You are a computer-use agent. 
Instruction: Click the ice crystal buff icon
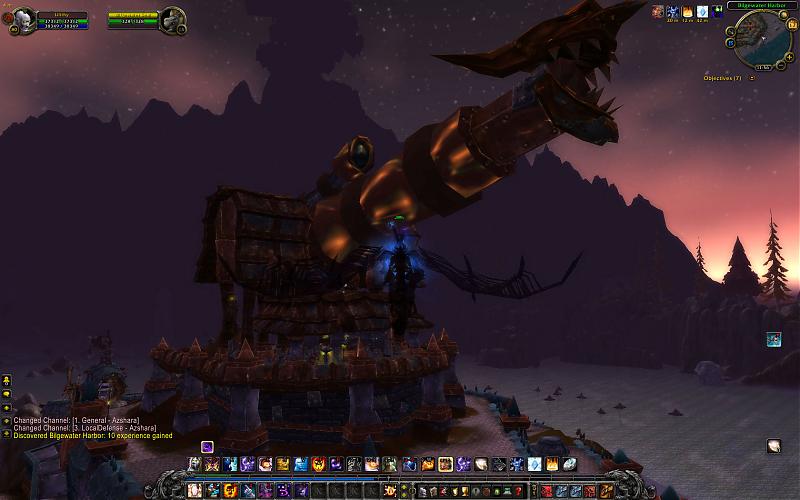[702, 12]
